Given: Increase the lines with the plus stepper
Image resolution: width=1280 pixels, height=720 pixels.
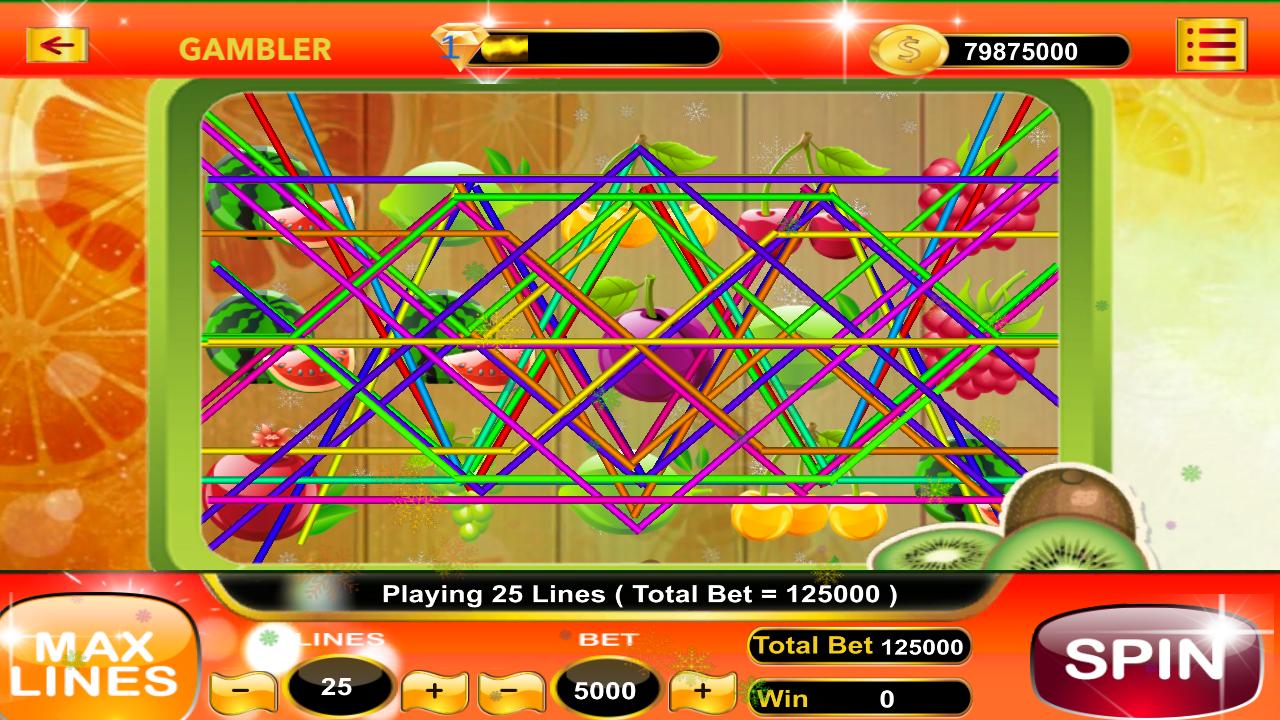Looking at the screenshot, I should point(435,690).
